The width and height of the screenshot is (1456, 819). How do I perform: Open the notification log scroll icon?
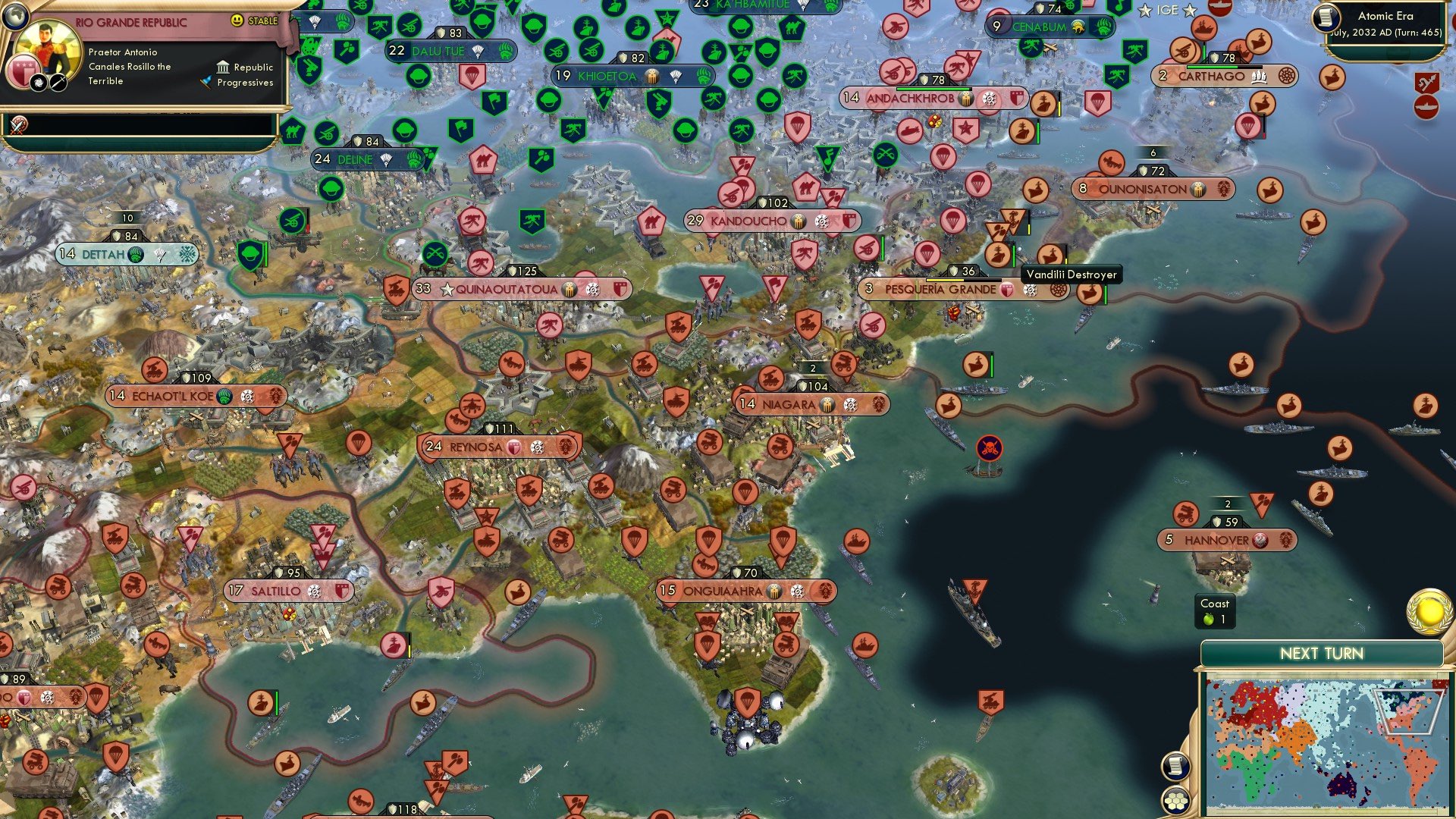point(1176,765)
